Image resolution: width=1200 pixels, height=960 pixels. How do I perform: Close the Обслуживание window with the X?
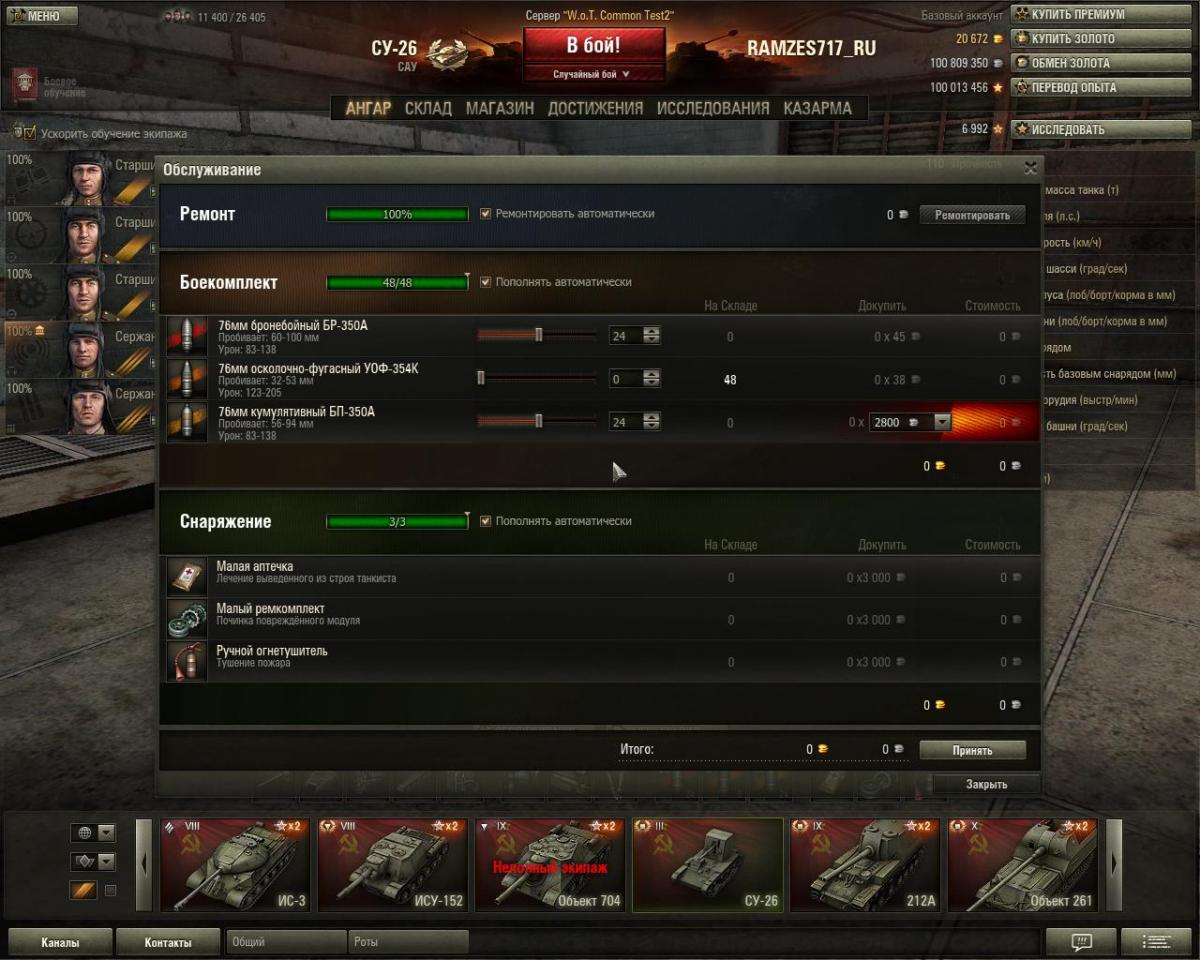(x=1030, y=169)
